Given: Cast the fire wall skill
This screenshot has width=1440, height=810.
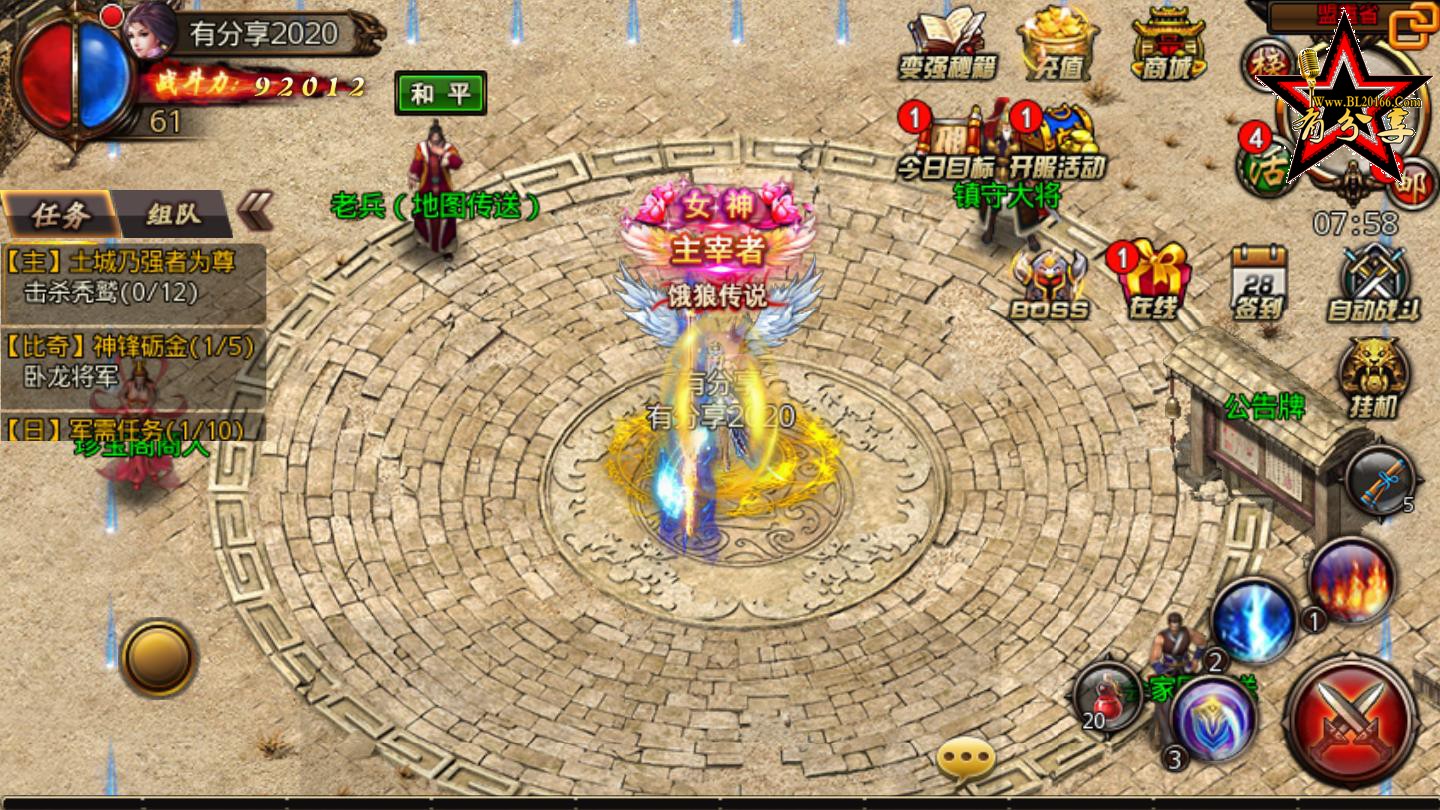Looking at the screenshot, I should click(1352, 580).
